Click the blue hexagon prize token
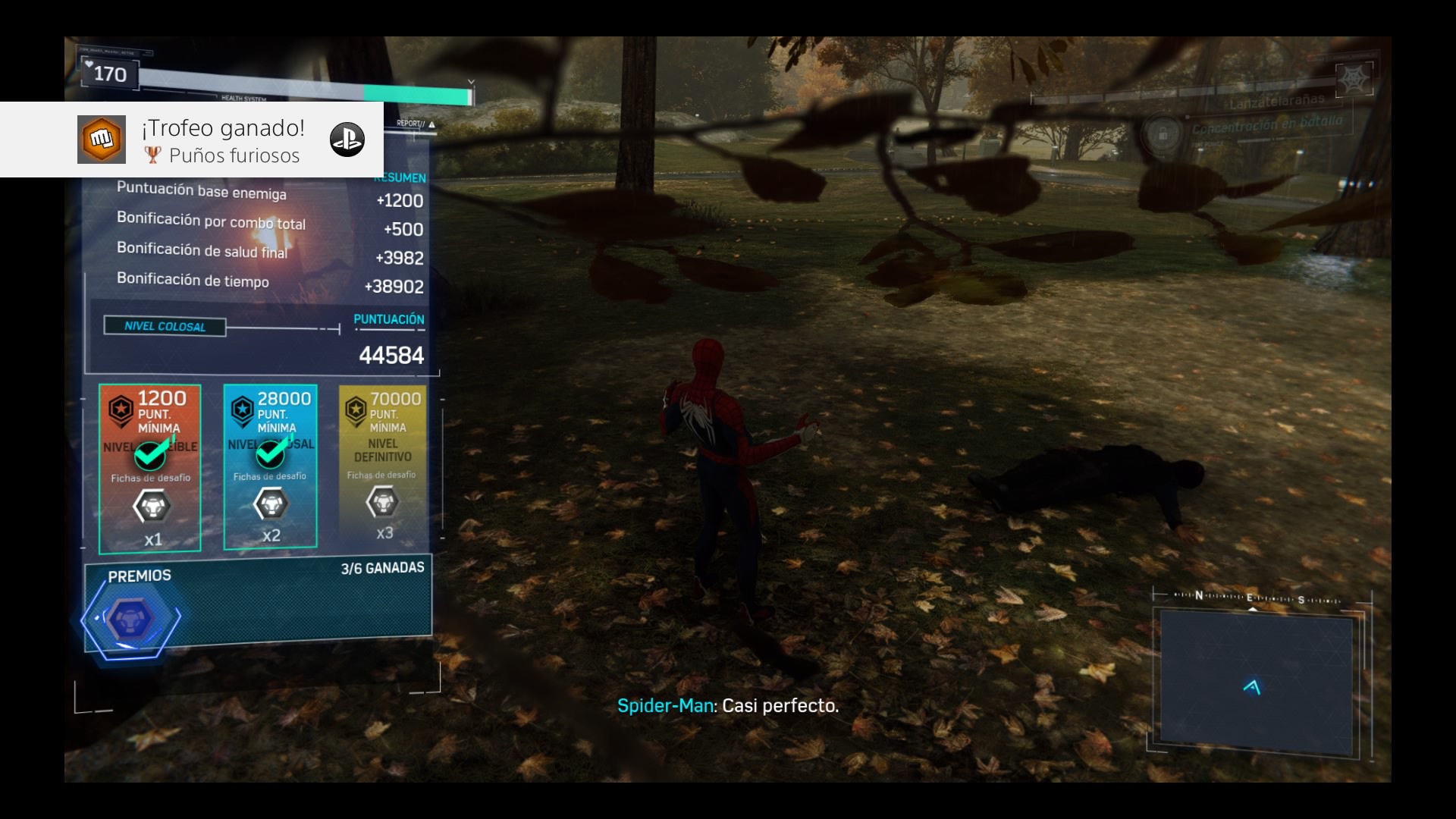1456x819 pixels. pyautogui.click(x=132, y=620)
